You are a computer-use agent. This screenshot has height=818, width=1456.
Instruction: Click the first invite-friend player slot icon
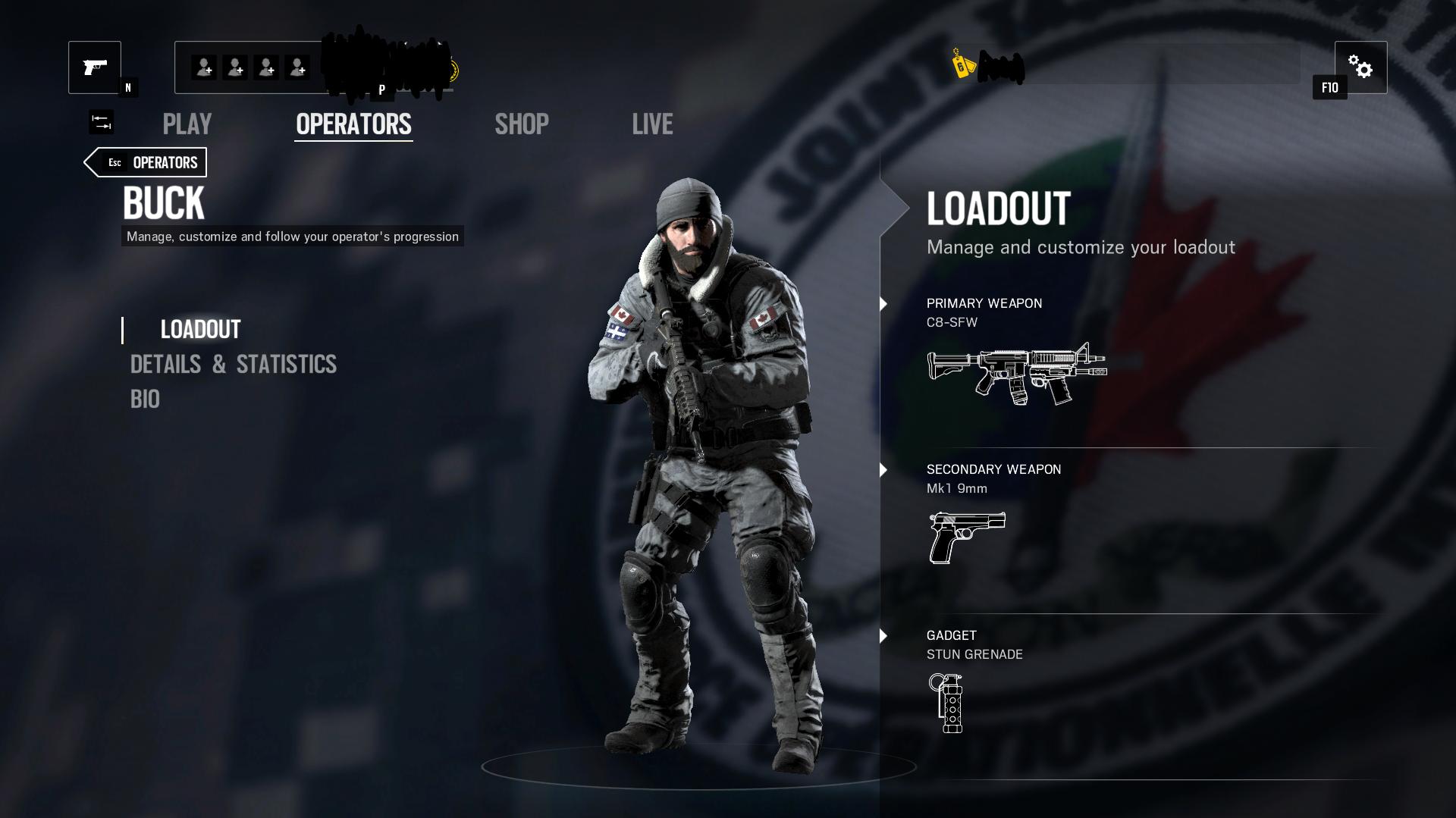point(203,67)
